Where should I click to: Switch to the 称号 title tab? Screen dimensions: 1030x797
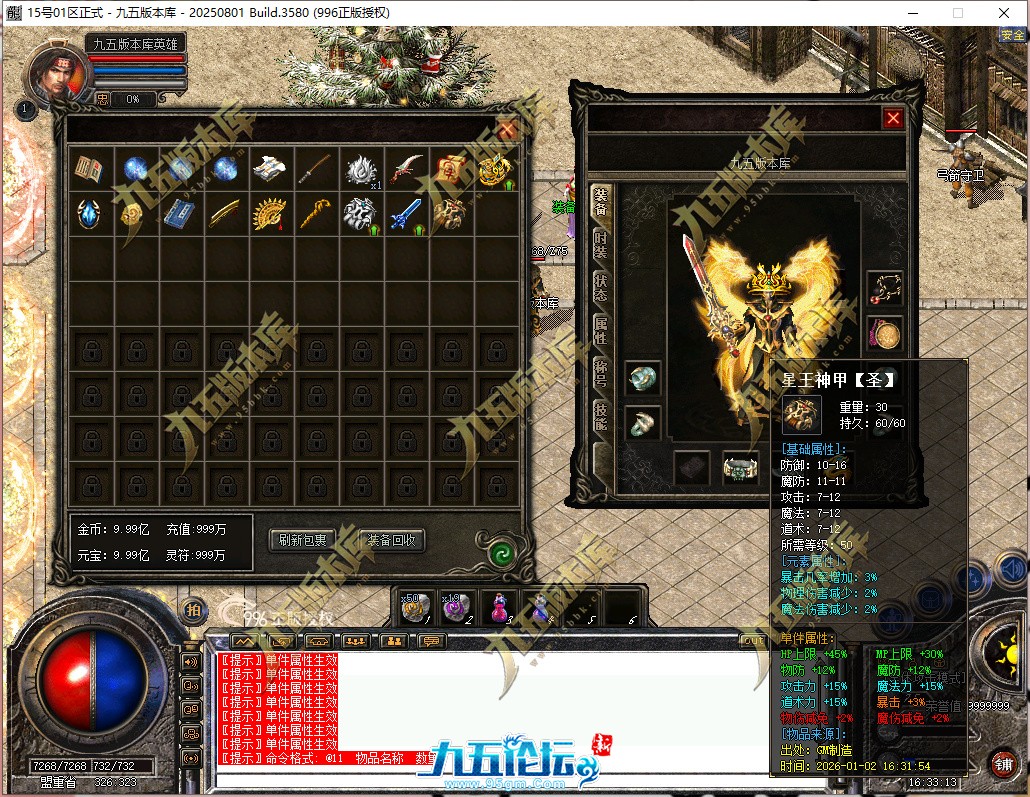click(x=601, y=371)
